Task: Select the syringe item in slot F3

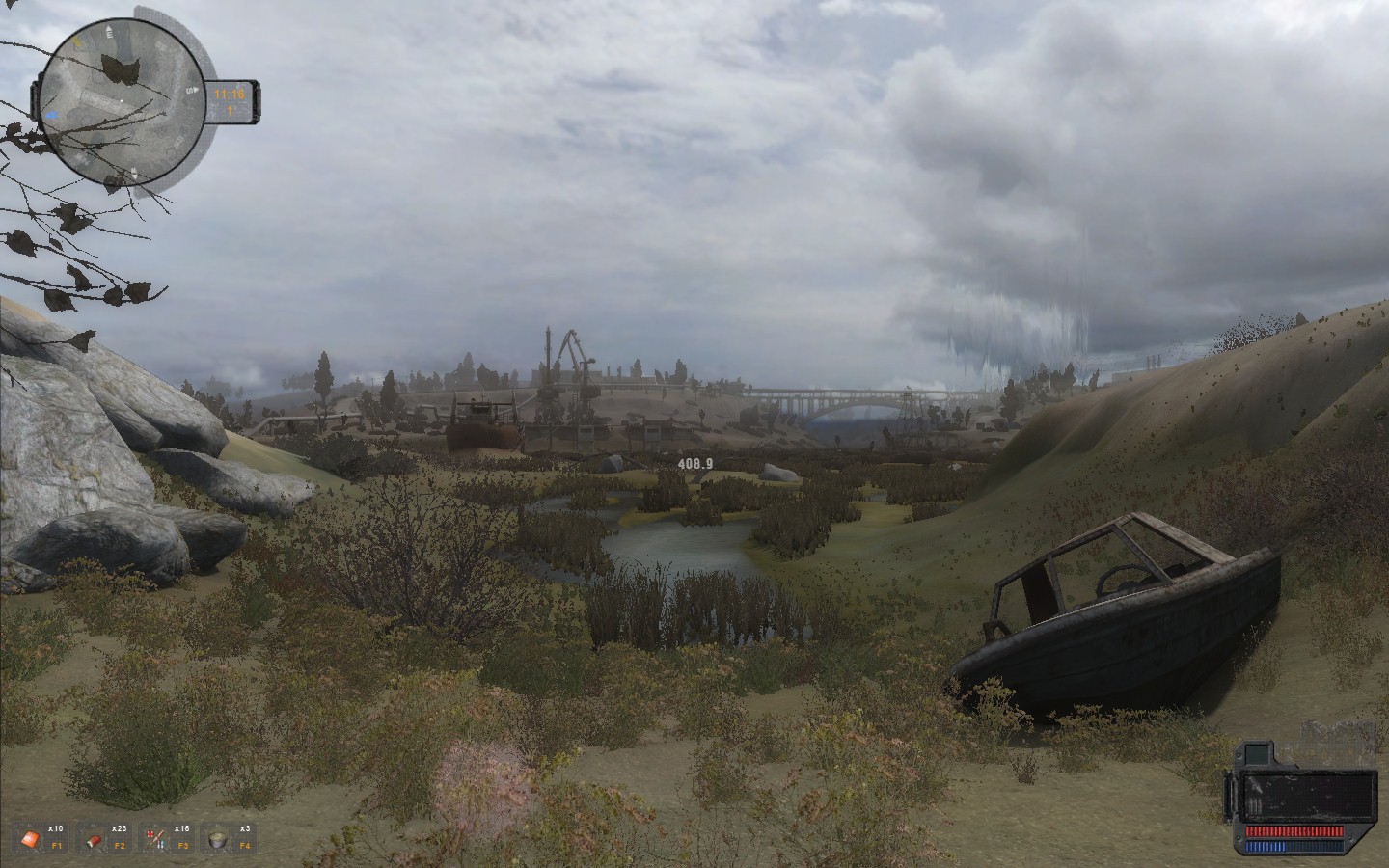Action: coord(154,838)
